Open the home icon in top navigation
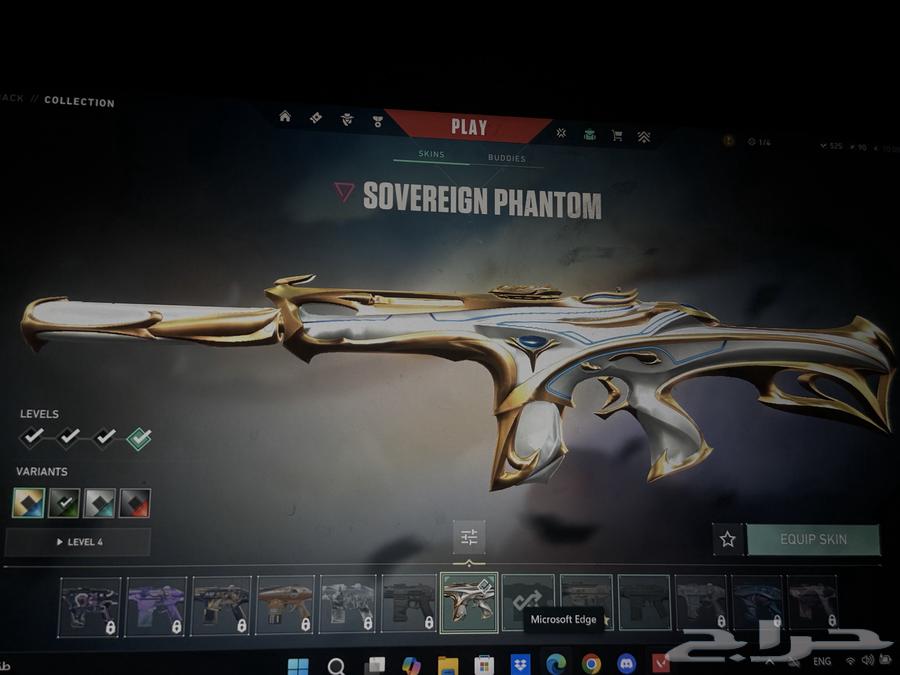 (285, 117)
